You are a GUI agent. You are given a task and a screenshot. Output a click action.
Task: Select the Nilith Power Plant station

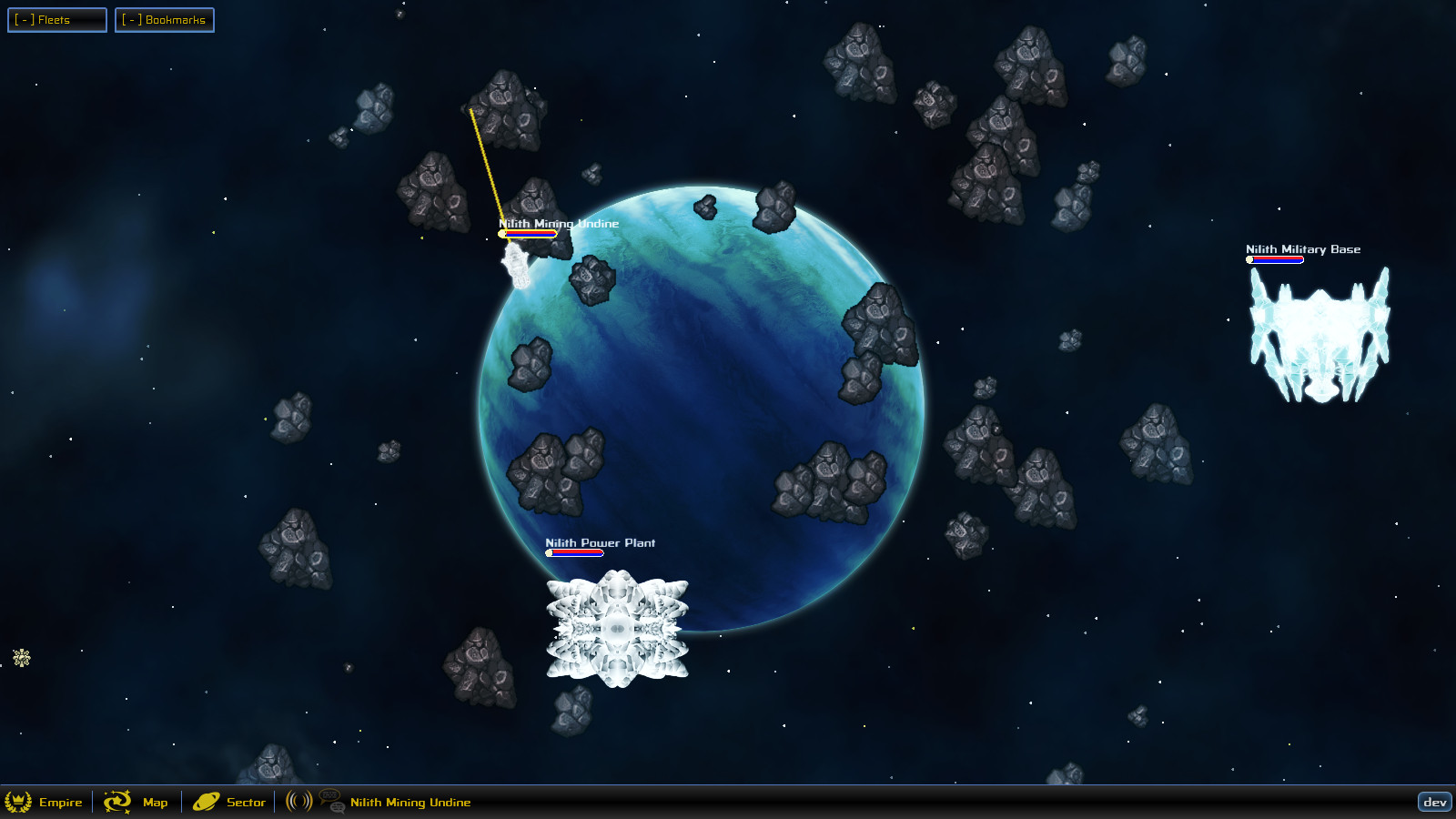point(619,628)
